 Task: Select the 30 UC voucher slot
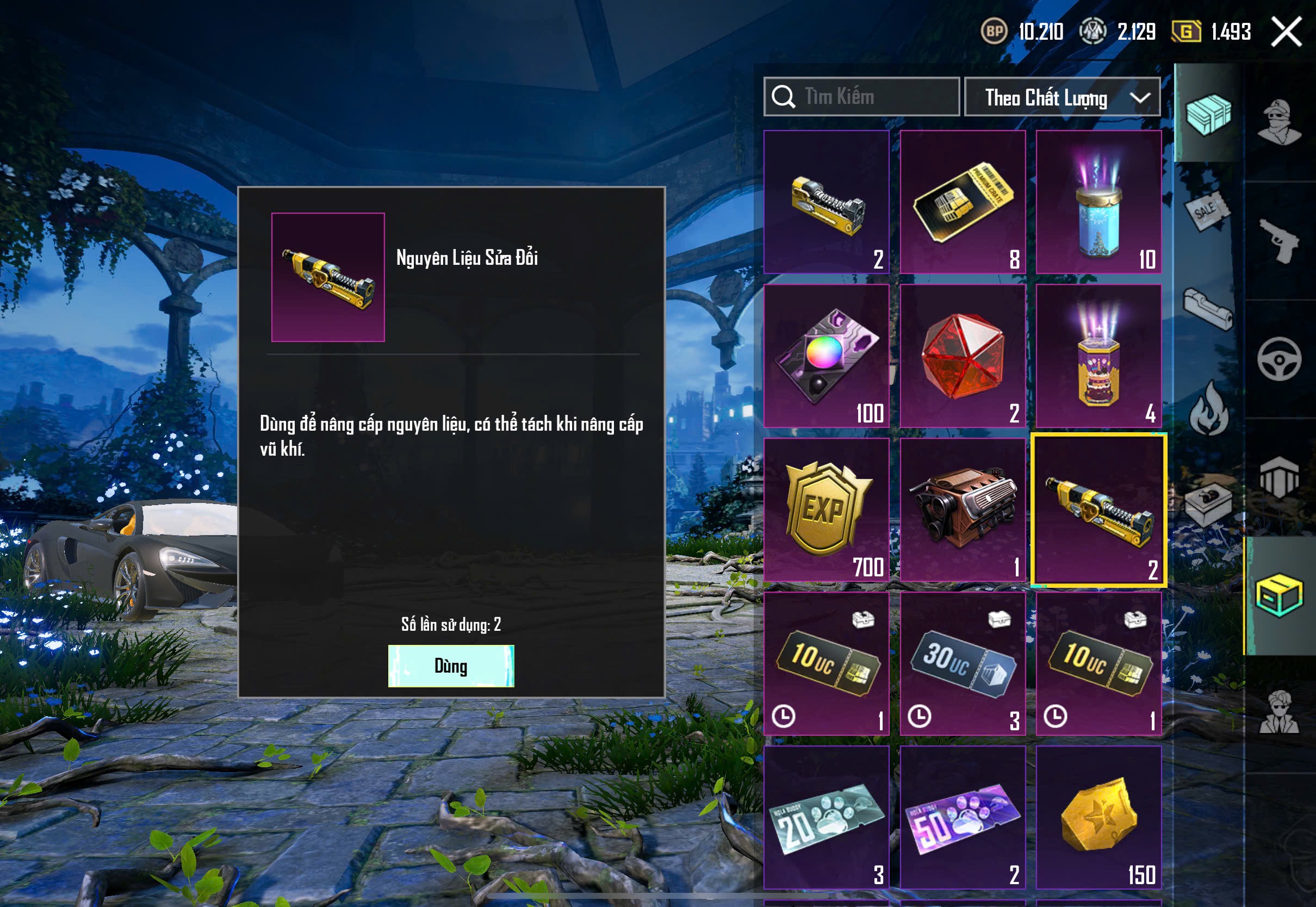(963, 664)
